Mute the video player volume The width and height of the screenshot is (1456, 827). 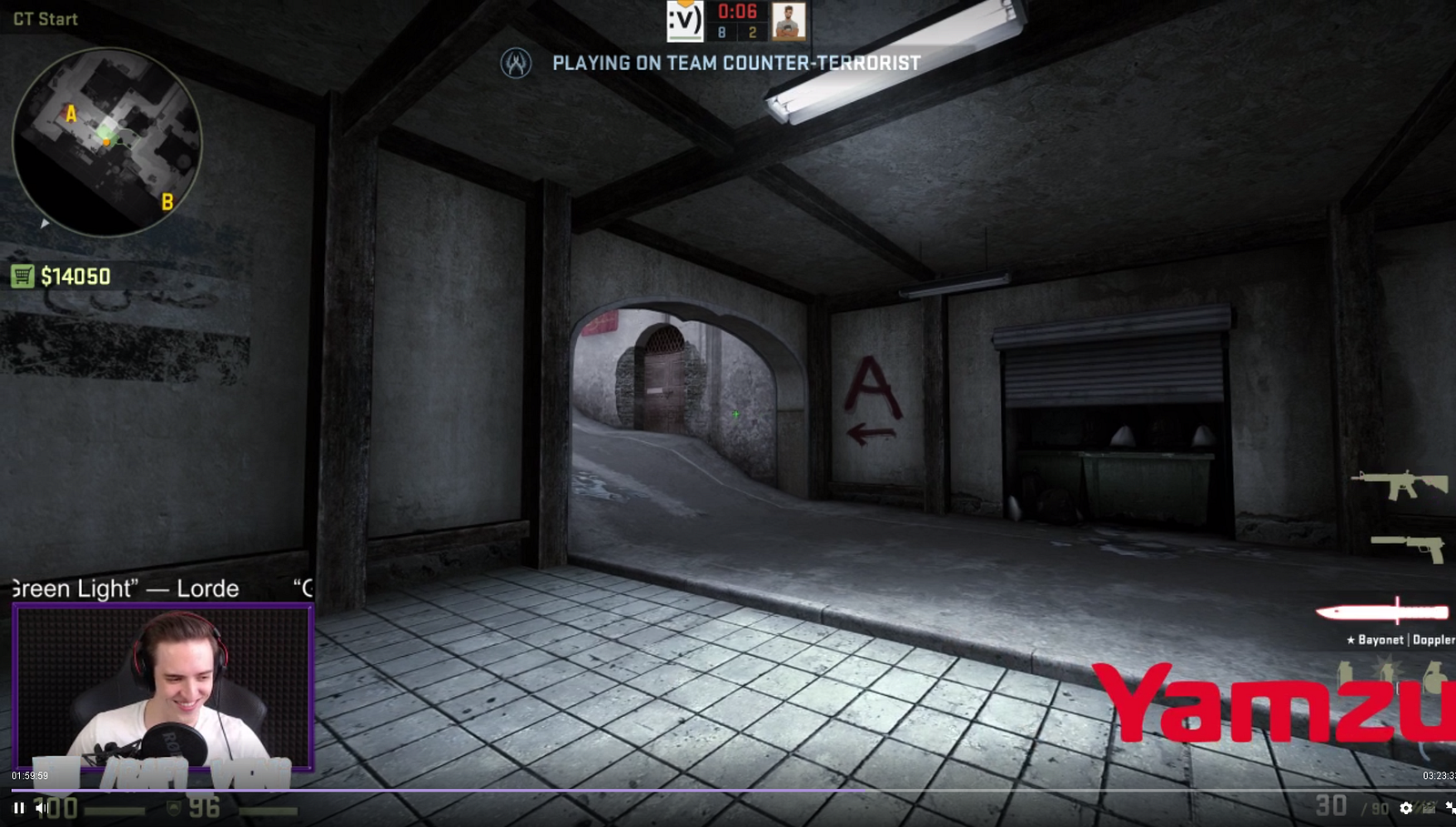pyautogui.click(x=42, y=808)
